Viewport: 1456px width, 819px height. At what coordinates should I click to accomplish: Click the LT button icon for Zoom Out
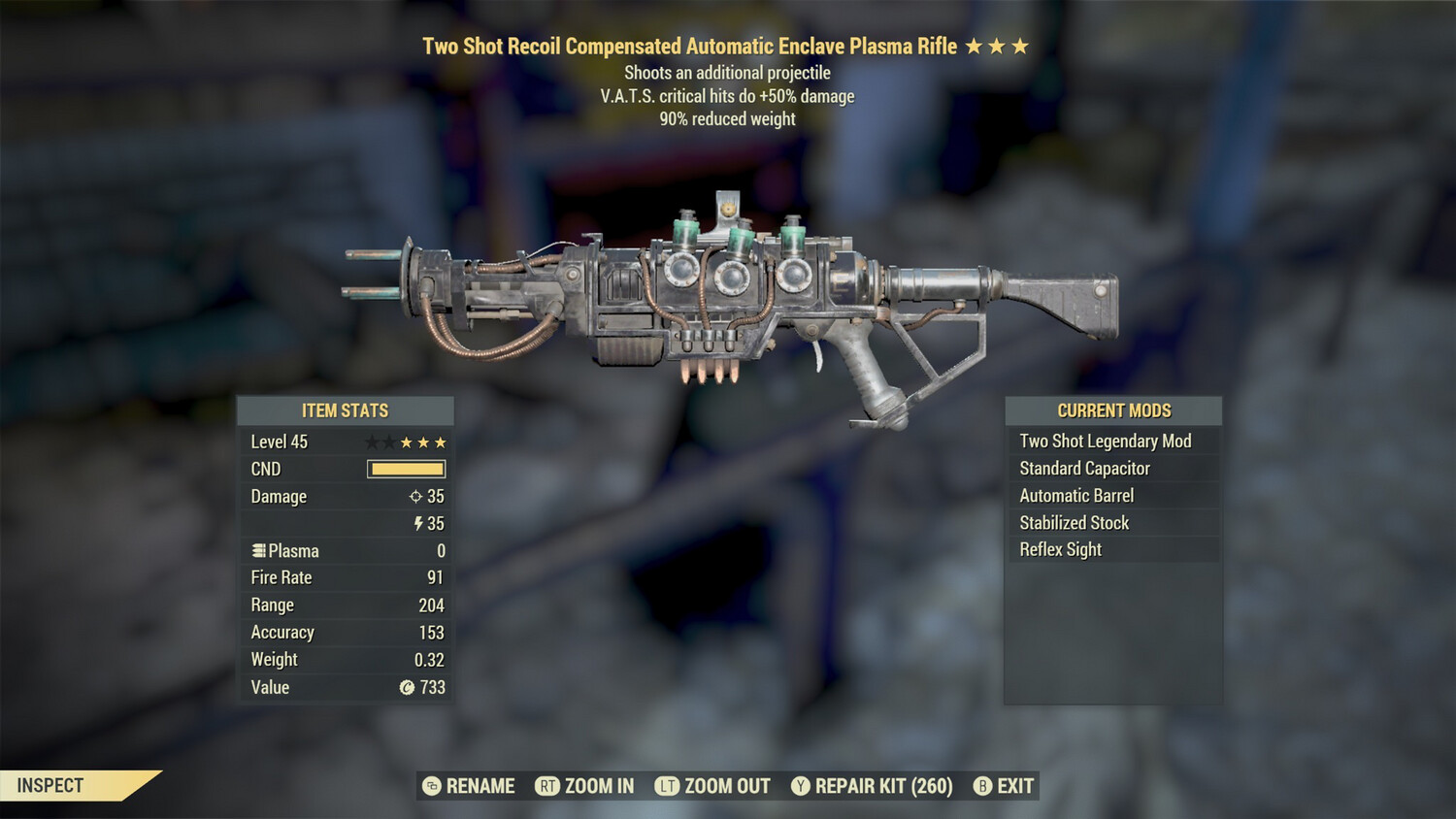point(667,786)
